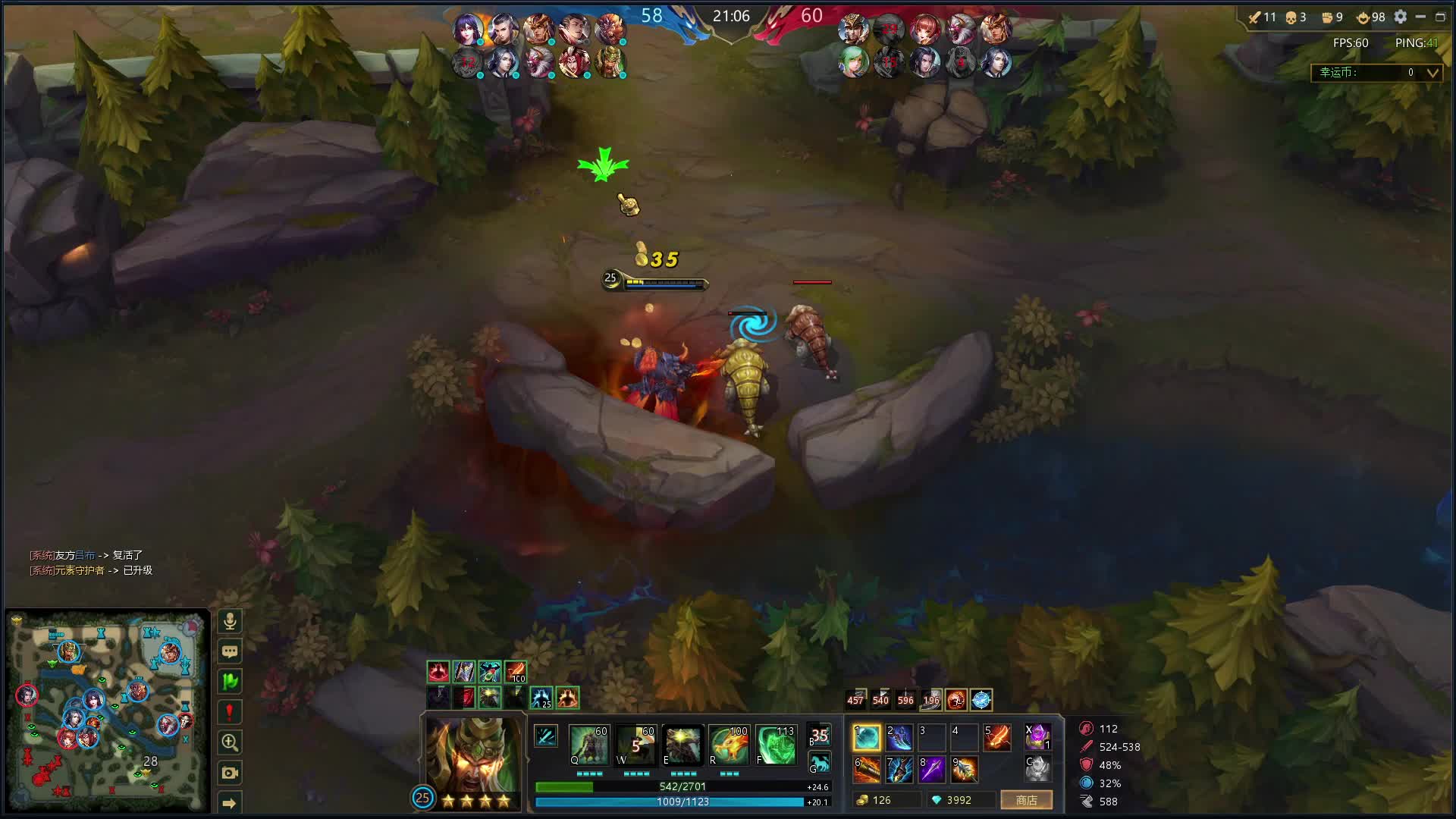Toggle the microphone voice button
The image size is (1456, 819).
pos(230,621)
